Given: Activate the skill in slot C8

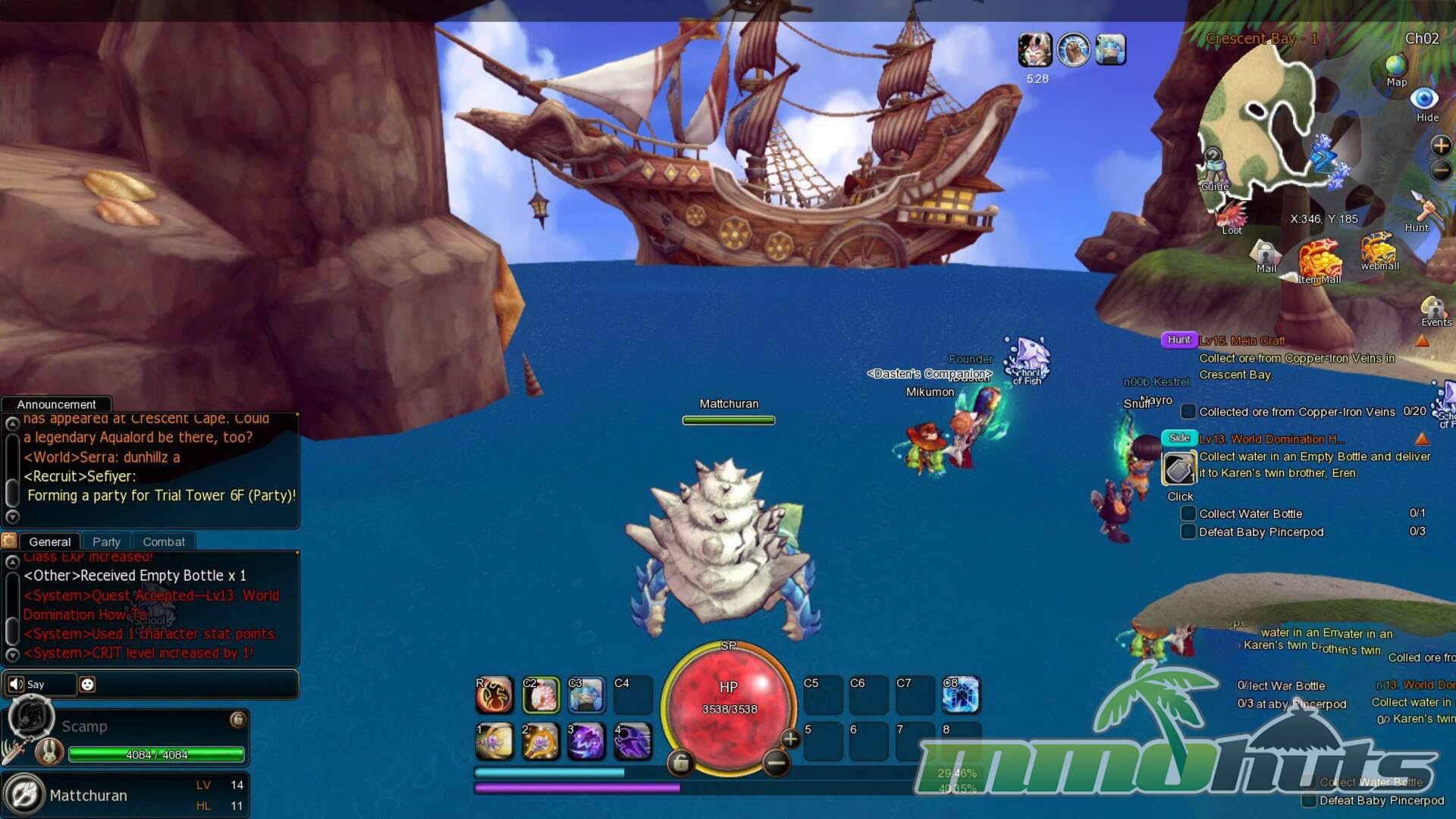Looking at the screenshot, I should coord(961,695).
